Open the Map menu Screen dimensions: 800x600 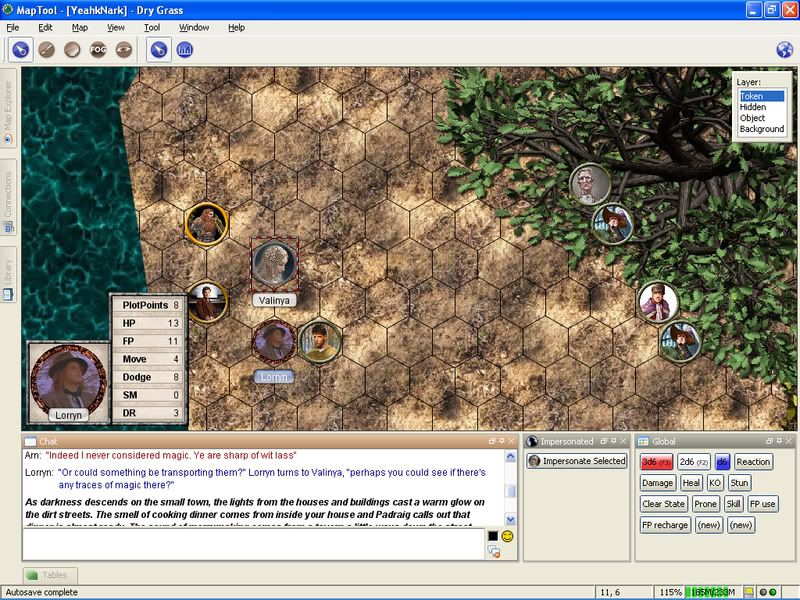point(80,27)
